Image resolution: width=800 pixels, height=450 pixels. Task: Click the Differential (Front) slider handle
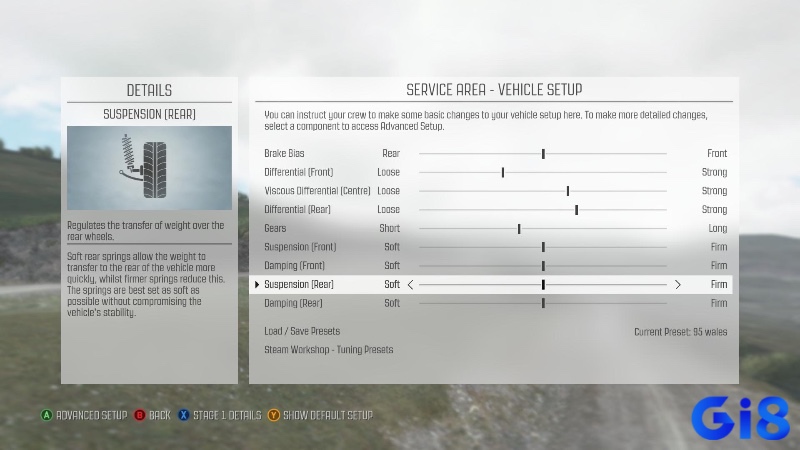(x=502, y=172)
